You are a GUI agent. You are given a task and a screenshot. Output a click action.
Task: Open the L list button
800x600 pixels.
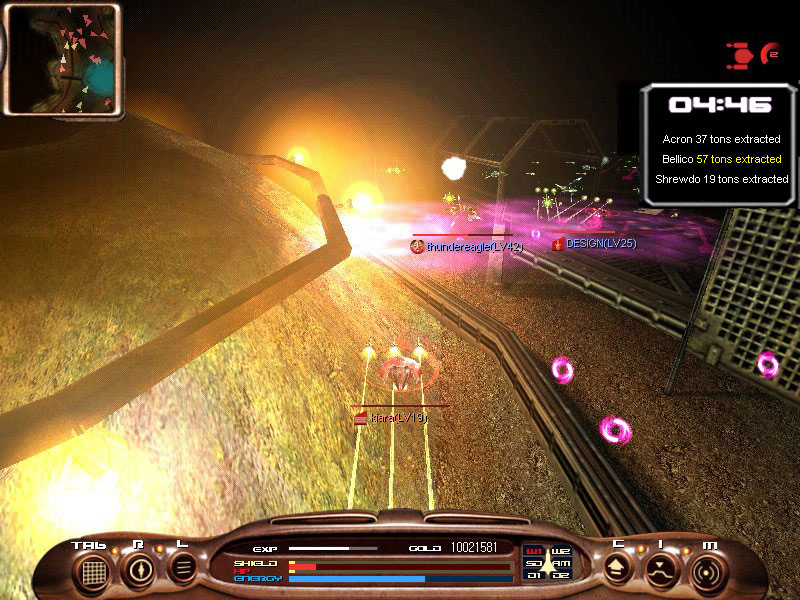183,569
